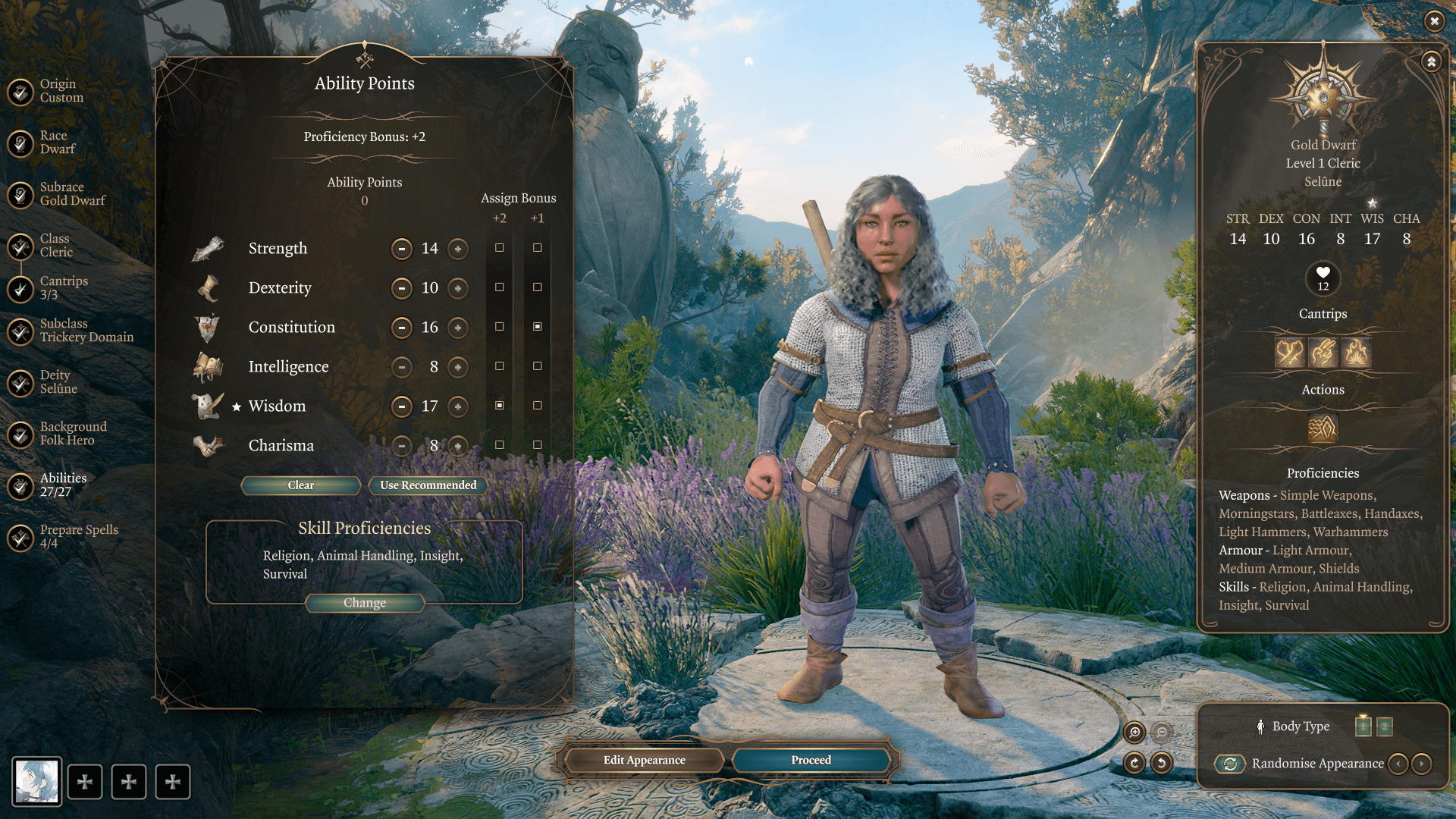Select the flame cantrip icon

tap(1355, 353)
